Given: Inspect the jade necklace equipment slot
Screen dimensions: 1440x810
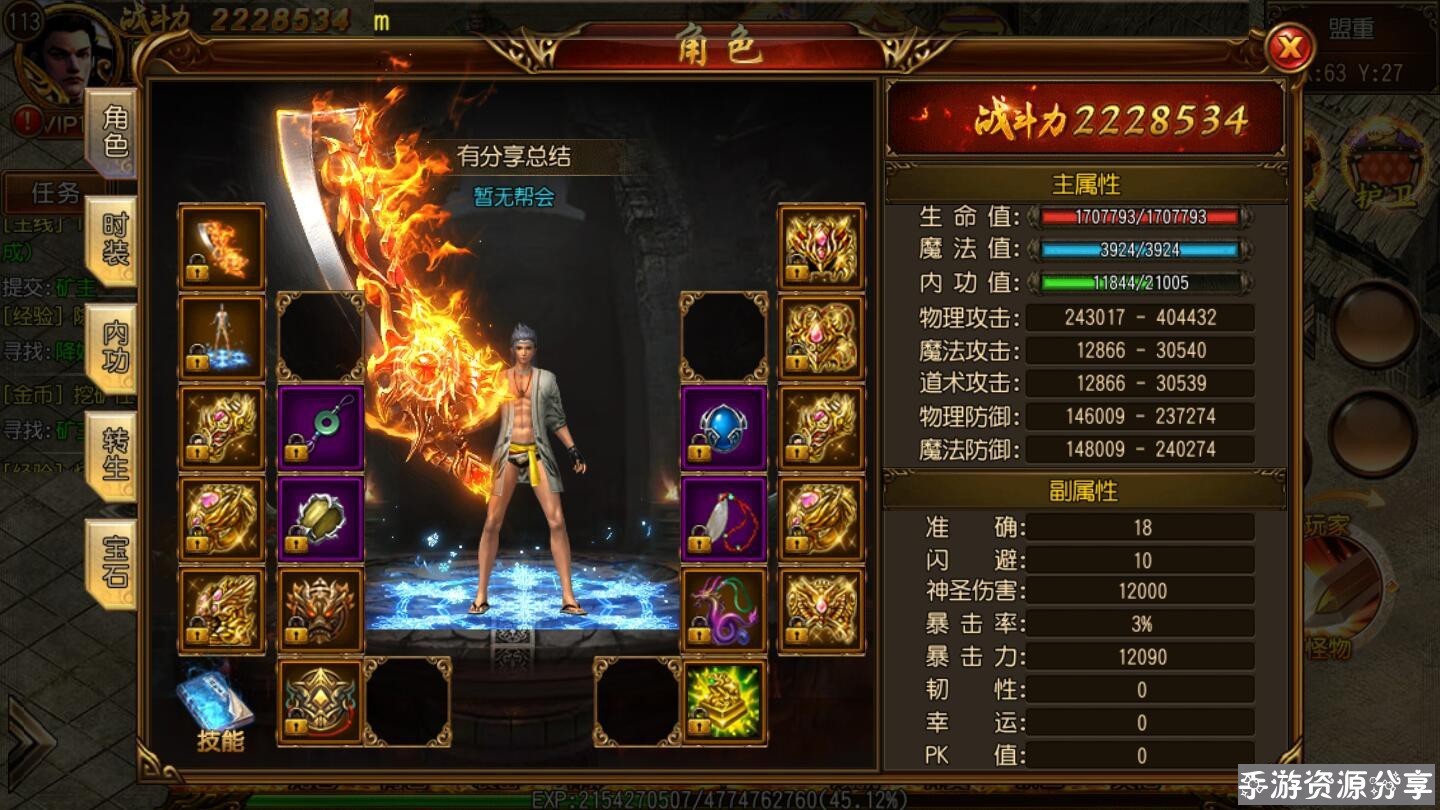Looking at the screenshot, I should (320, 428).
